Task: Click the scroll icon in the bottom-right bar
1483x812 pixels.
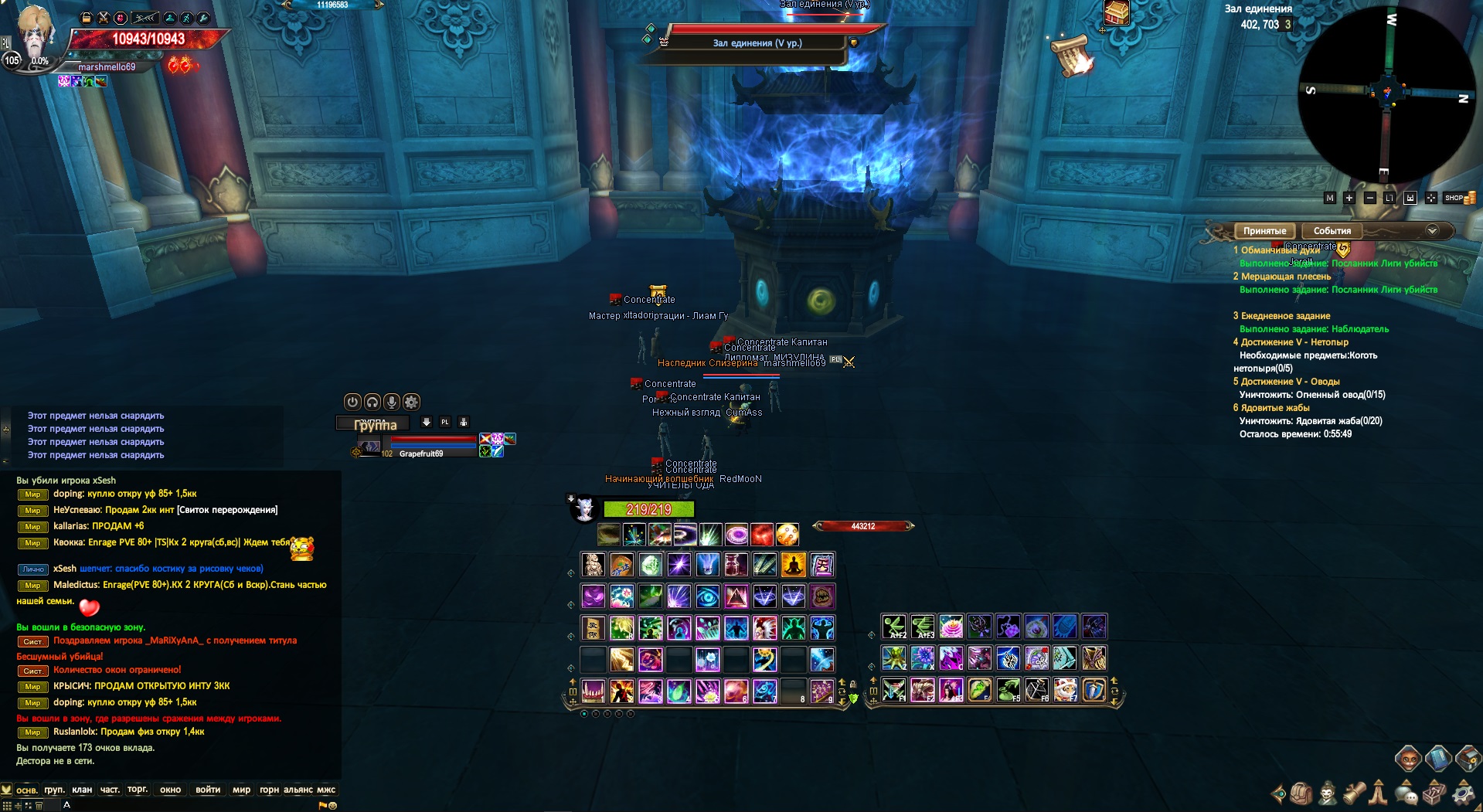Action: 1355,794
